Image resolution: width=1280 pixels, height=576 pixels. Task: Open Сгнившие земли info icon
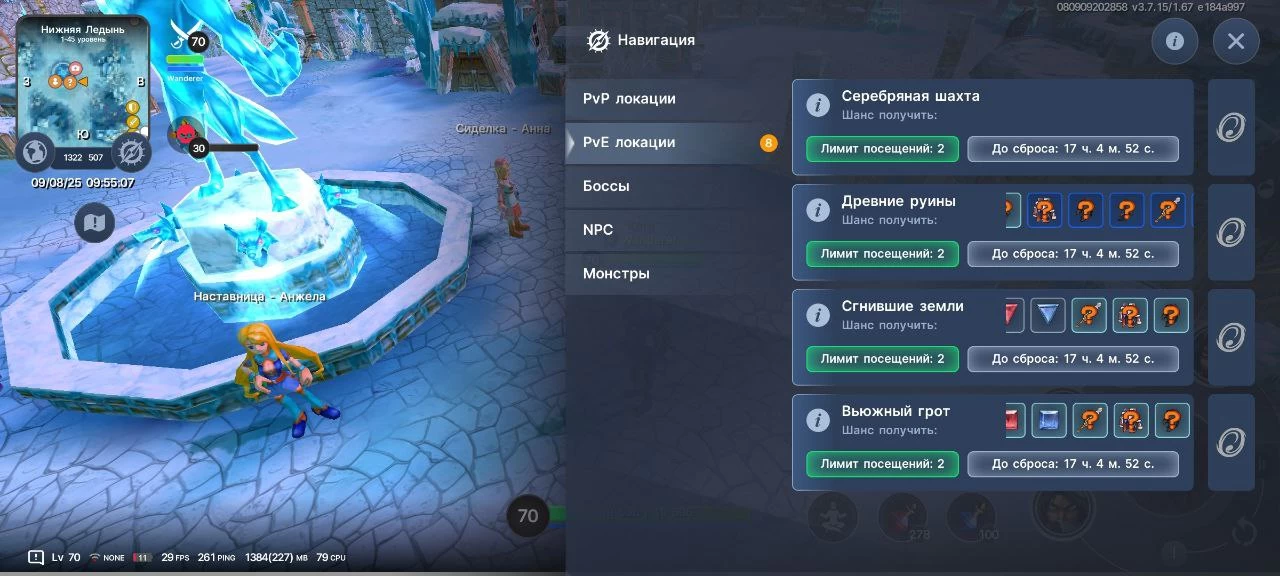tap(818, 315)
